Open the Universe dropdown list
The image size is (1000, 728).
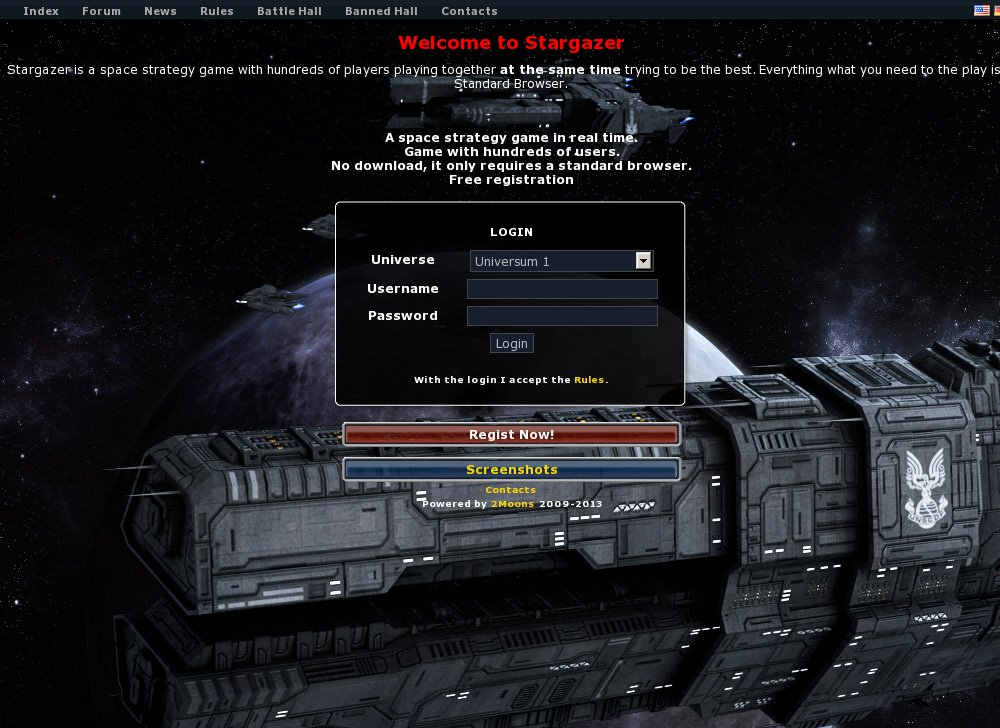click(x=561, y=261)
